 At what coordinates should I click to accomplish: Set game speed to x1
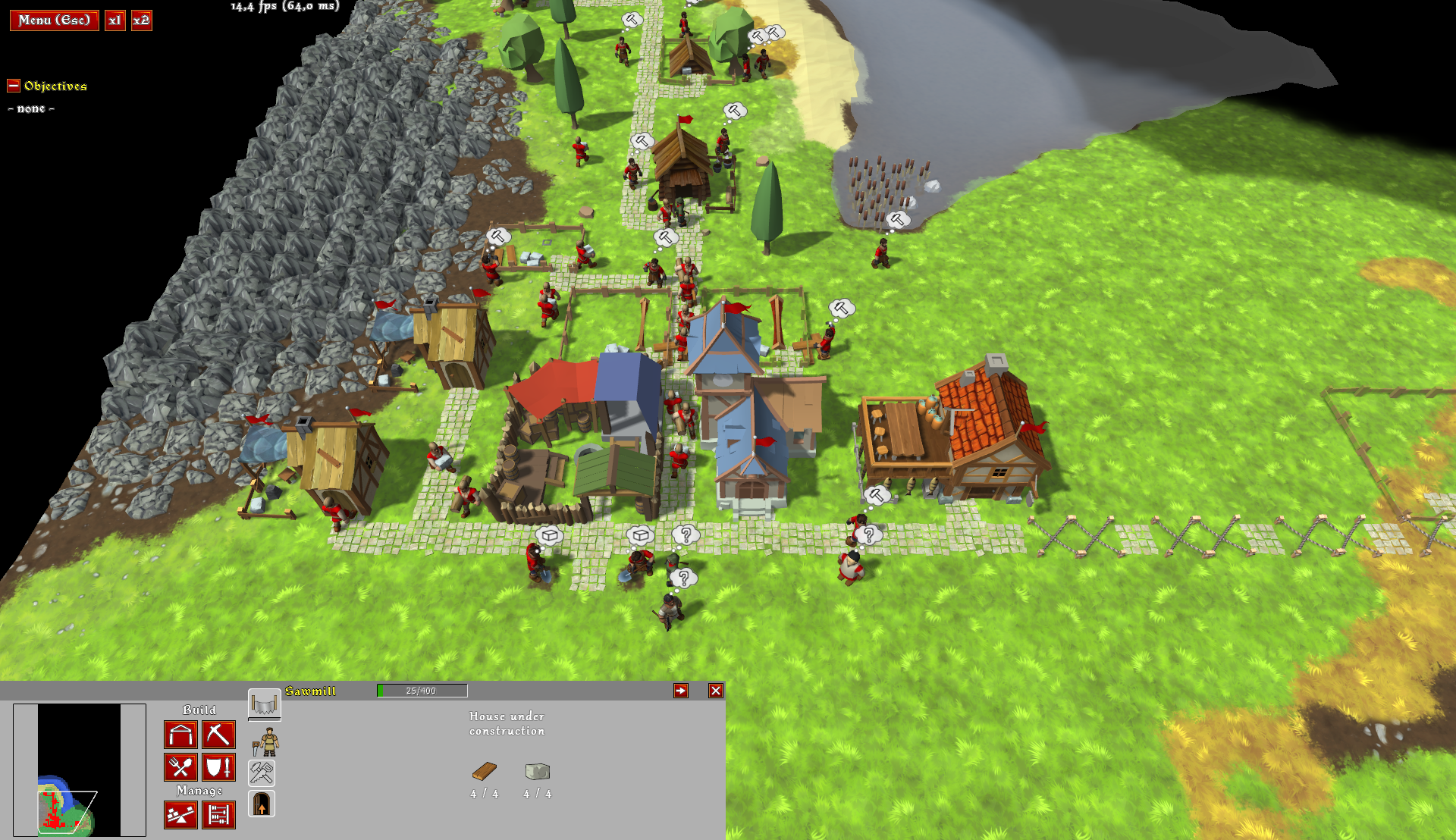point(115,20)
